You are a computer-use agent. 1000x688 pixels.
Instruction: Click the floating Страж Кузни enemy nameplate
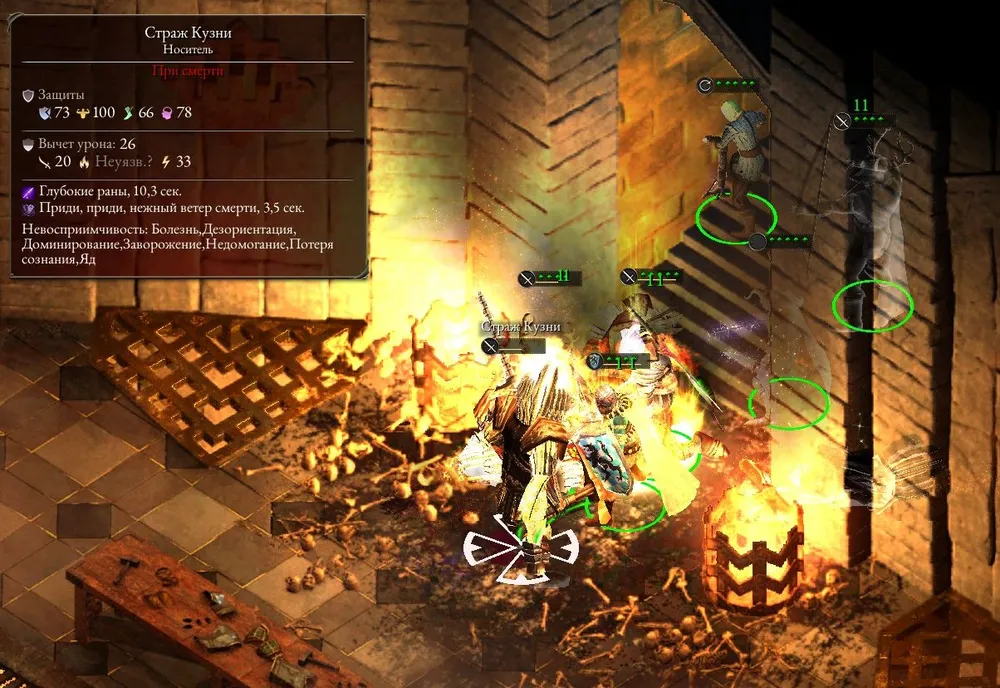click(519, 327)
